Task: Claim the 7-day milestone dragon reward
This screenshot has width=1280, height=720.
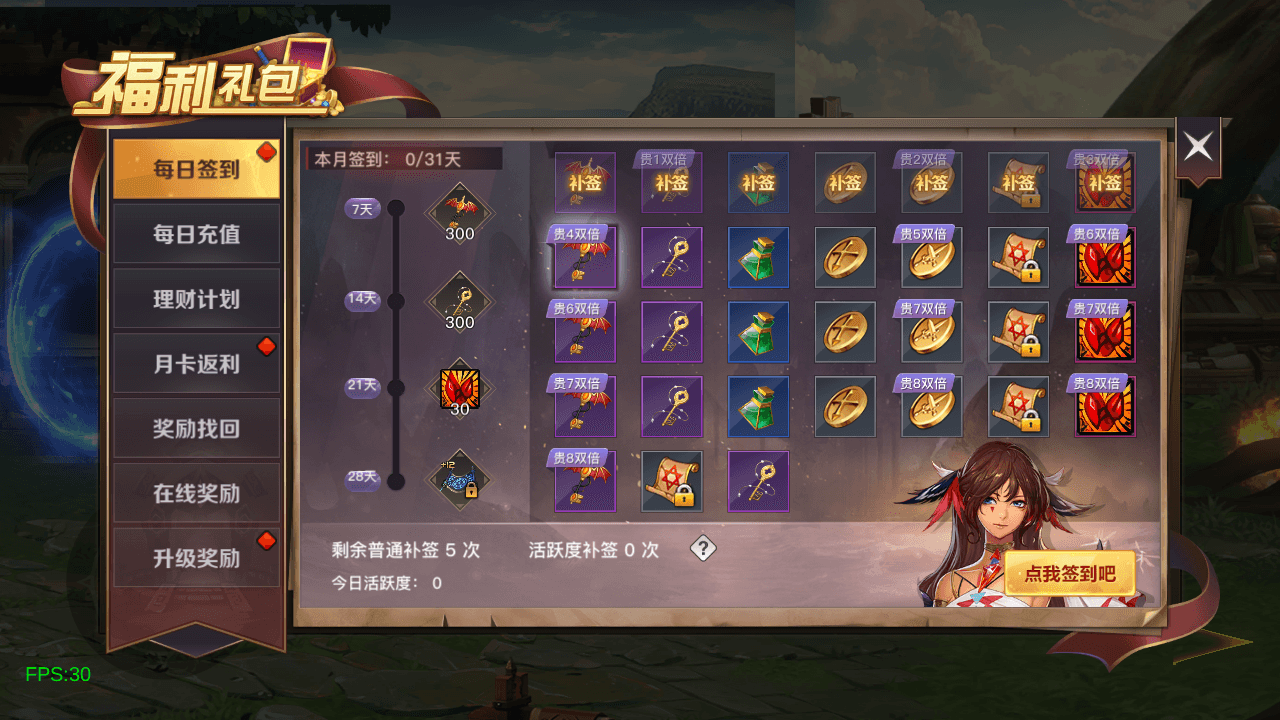Action: point(460,205)
